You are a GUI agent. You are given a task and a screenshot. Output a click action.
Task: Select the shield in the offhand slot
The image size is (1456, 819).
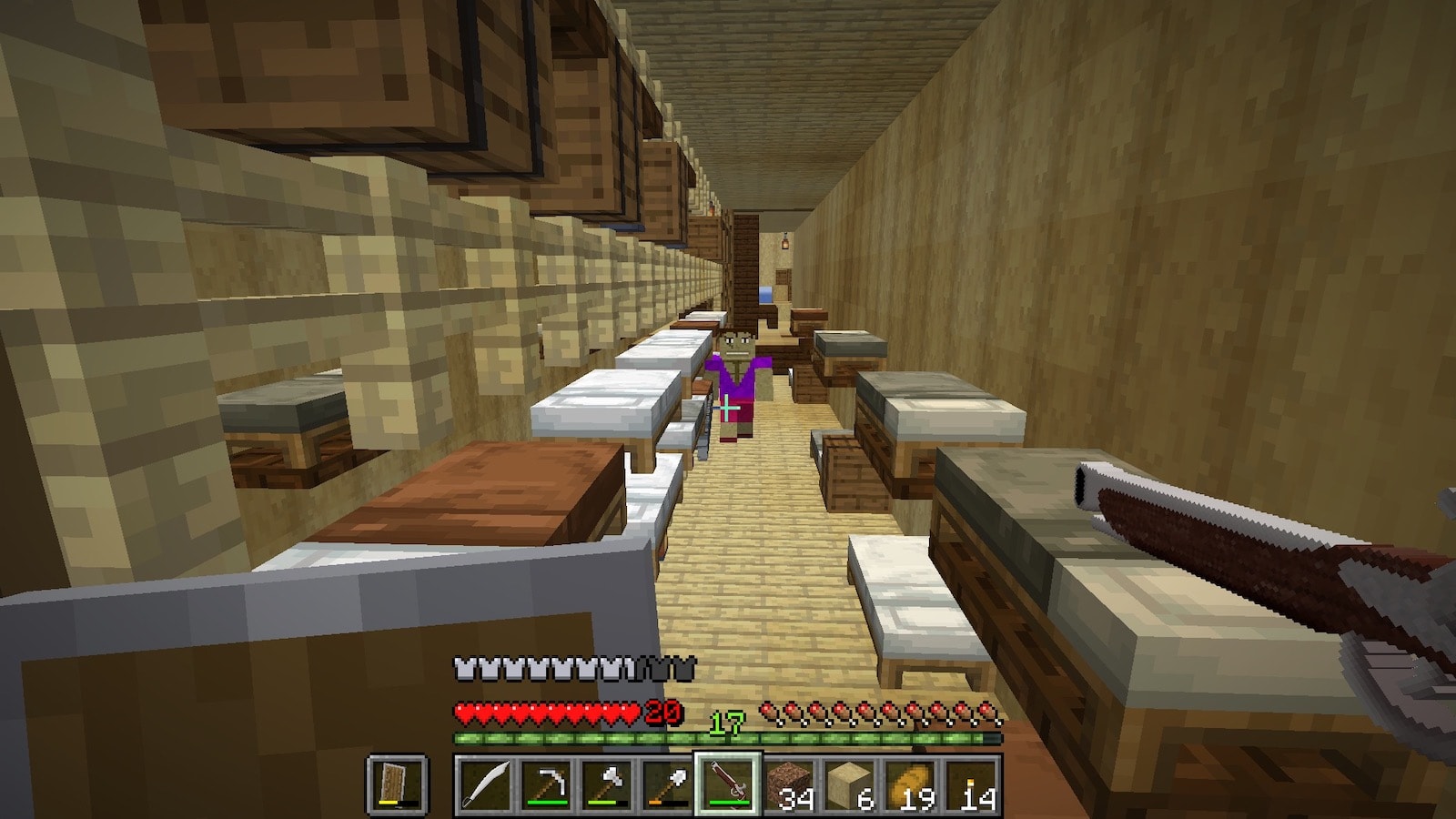tap(398, 784)
